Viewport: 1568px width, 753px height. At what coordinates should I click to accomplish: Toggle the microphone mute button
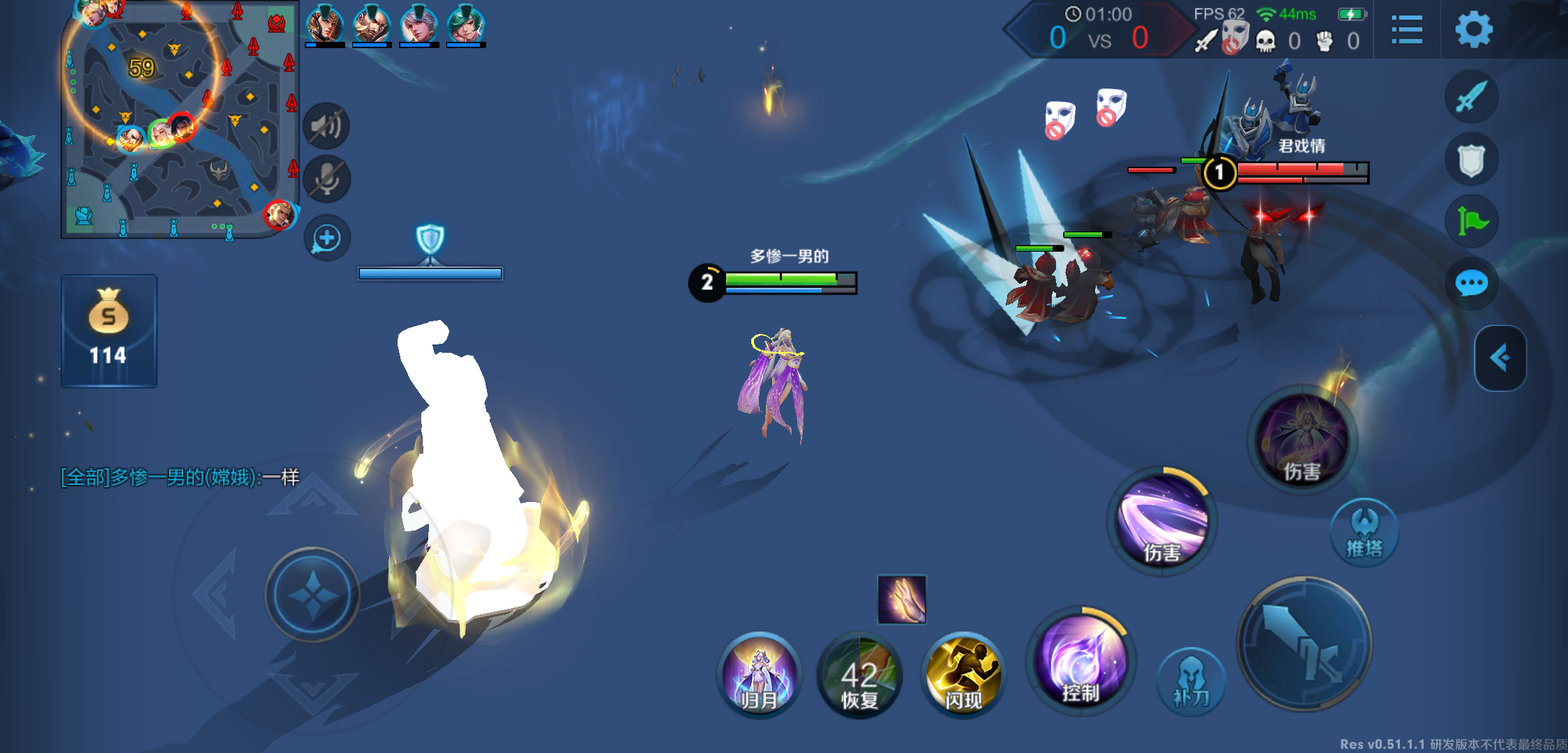[x=326, y=180]
